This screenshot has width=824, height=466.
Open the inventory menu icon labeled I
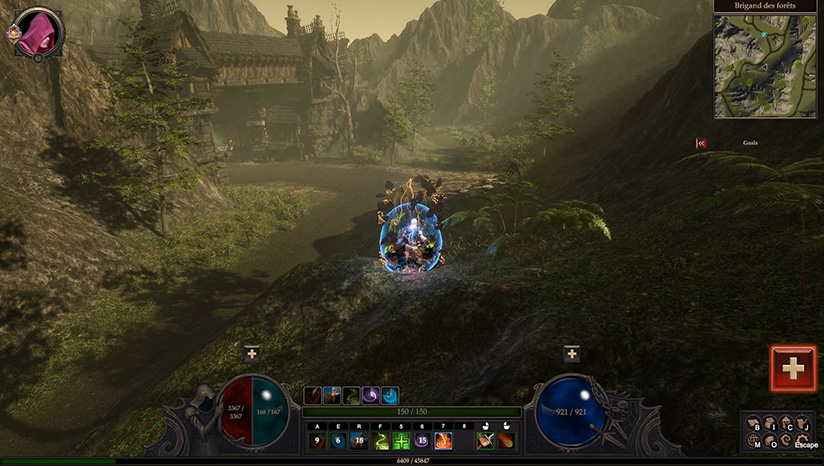point(771,425)
